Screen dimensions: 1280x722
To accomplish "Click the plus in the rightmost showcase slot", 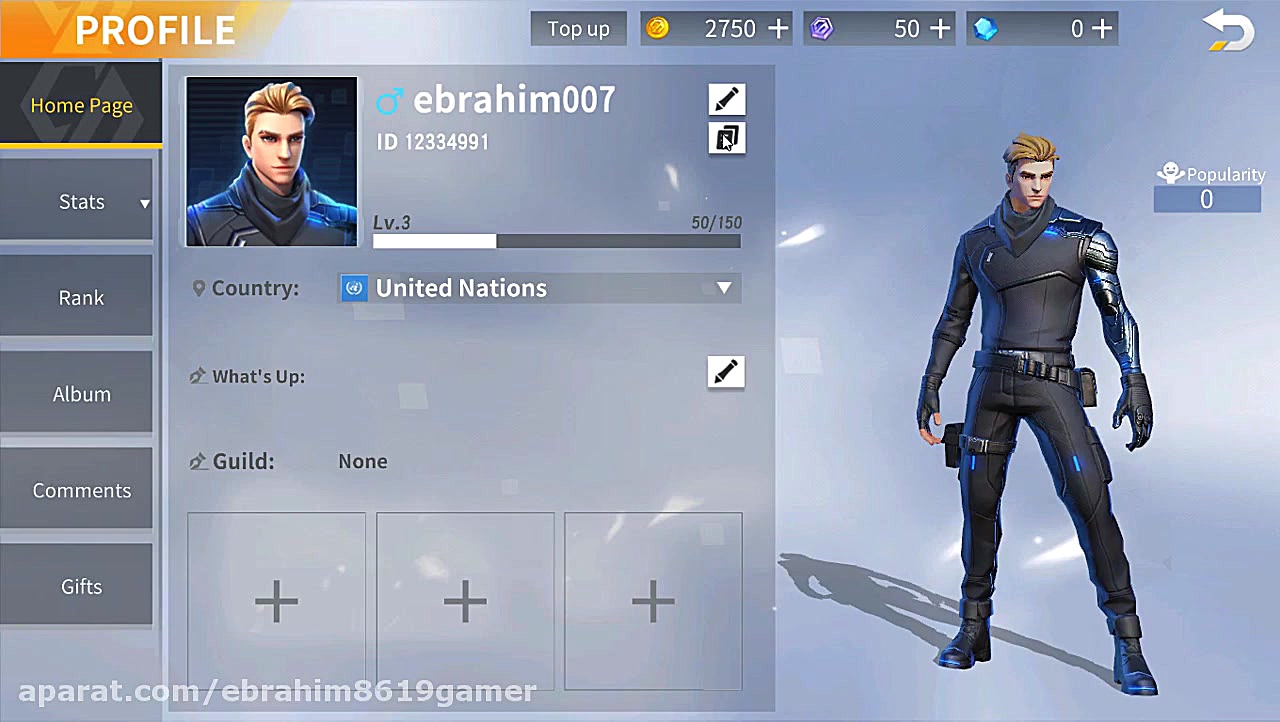I will pyautogui.click(x=653, y=601).
